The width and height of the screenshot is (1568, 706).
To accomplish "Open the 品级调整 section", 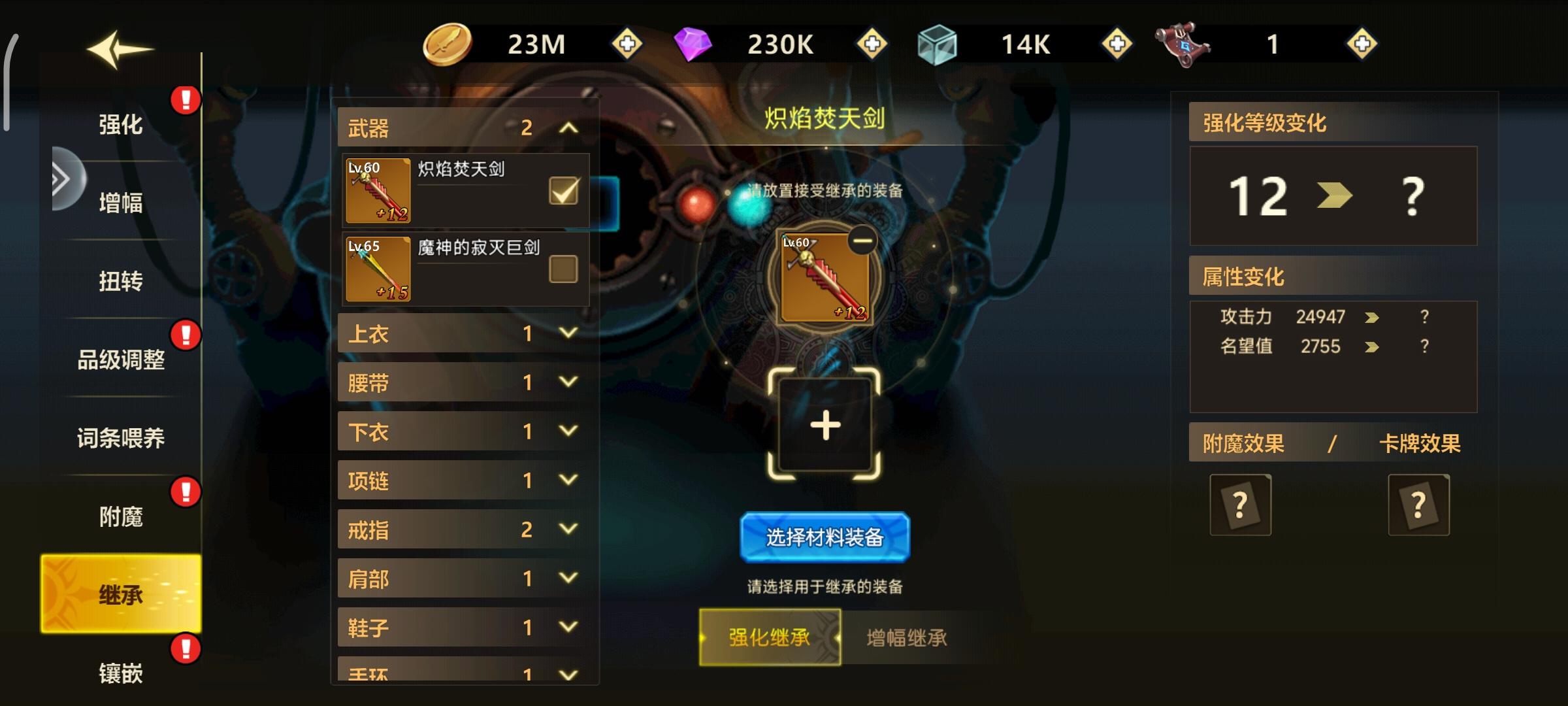I will click(x=122, y=360).
